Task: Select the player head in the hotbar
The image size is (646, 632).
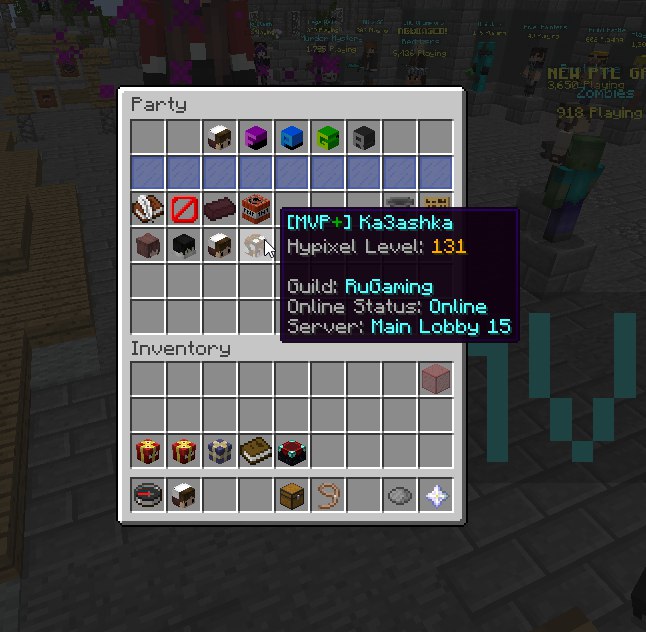Action: tap(184, 496)
